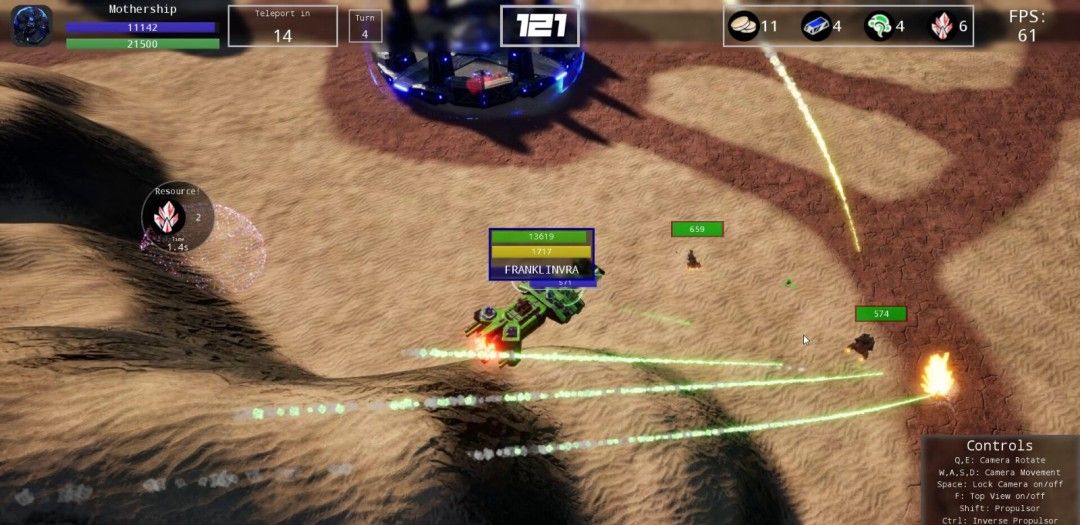Select the tan coin resource icon
This screenshot has height=525, width=1080.
click(x=743, y=26)
